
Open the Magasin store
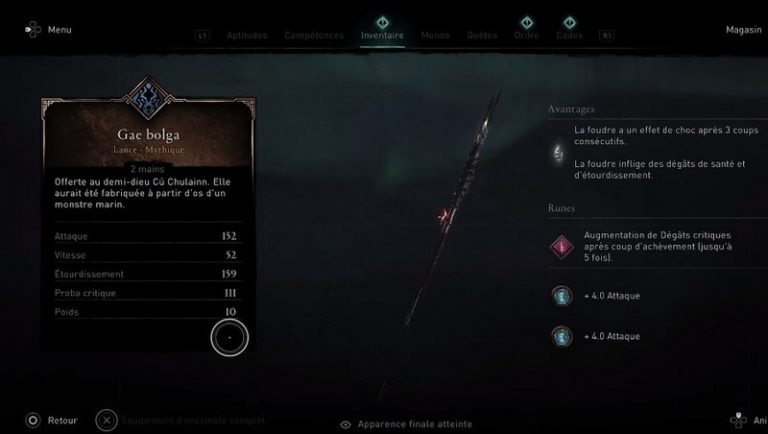[744, 29]
